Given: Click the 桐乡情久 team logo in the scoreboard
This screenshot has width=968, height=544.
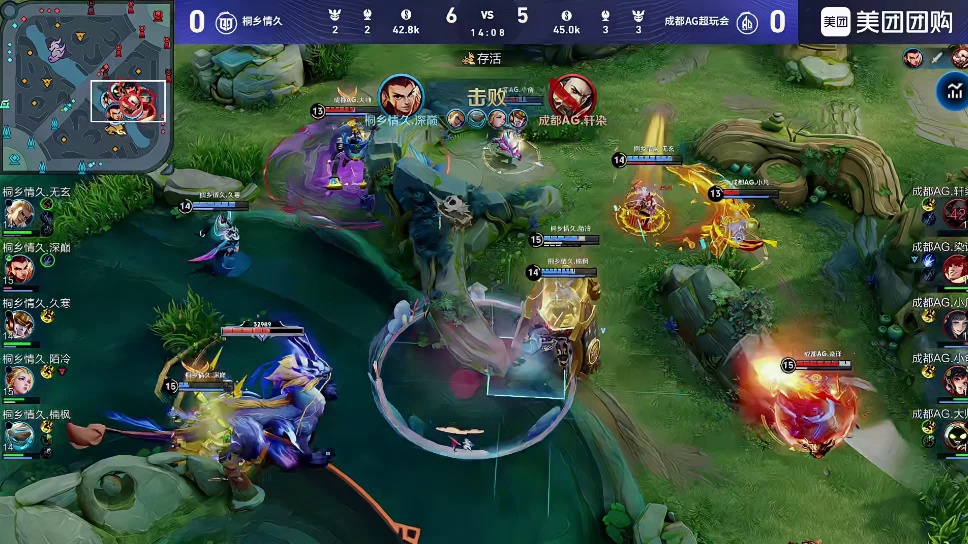Looking at the screenshot, I should click(x=226, y=22).
